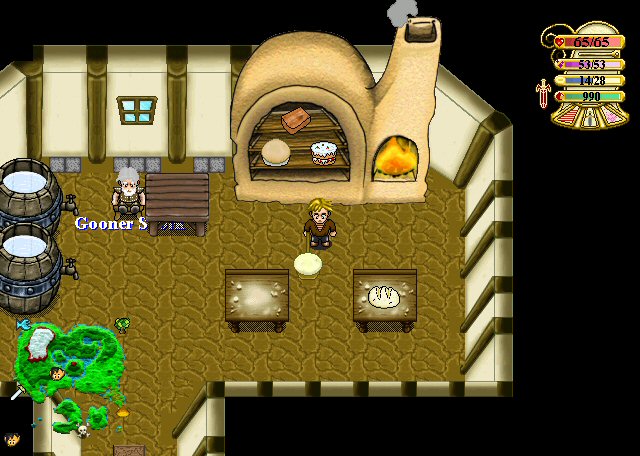This screenshot has height=456, width=640.
Task: Select the yellow pile marker on minimap
Action: point(123,412)
